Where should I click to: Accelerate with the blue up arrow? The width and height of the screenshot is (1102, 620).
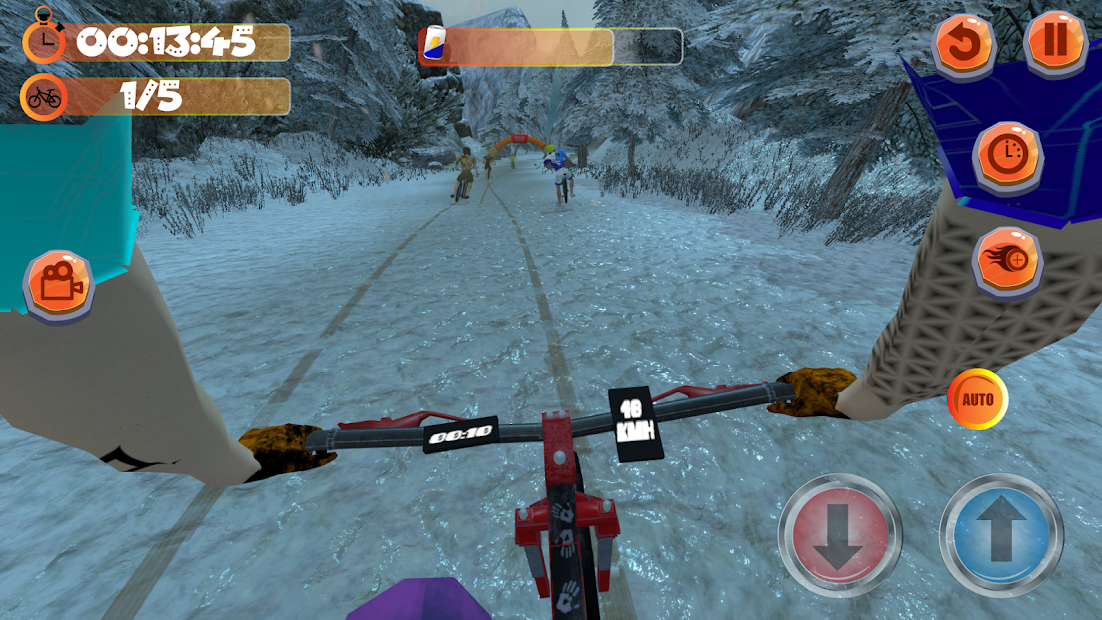point(1000,535)
